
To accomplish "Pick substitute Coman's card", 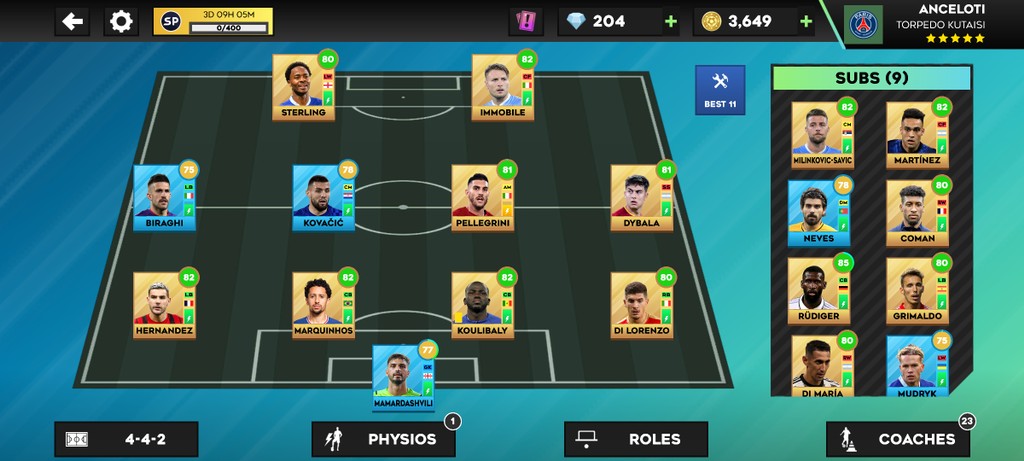I will click(916, 213).
